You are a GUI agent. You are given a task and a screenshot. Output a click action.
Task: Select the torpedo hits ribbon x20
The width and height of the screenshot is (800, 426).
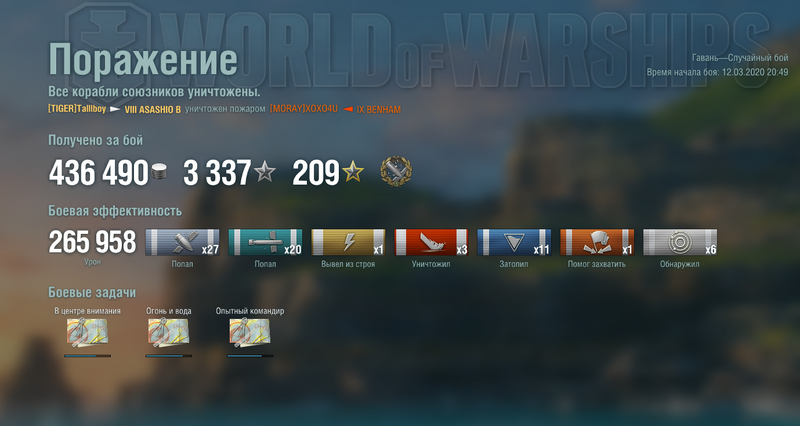(x=266, y=243)
